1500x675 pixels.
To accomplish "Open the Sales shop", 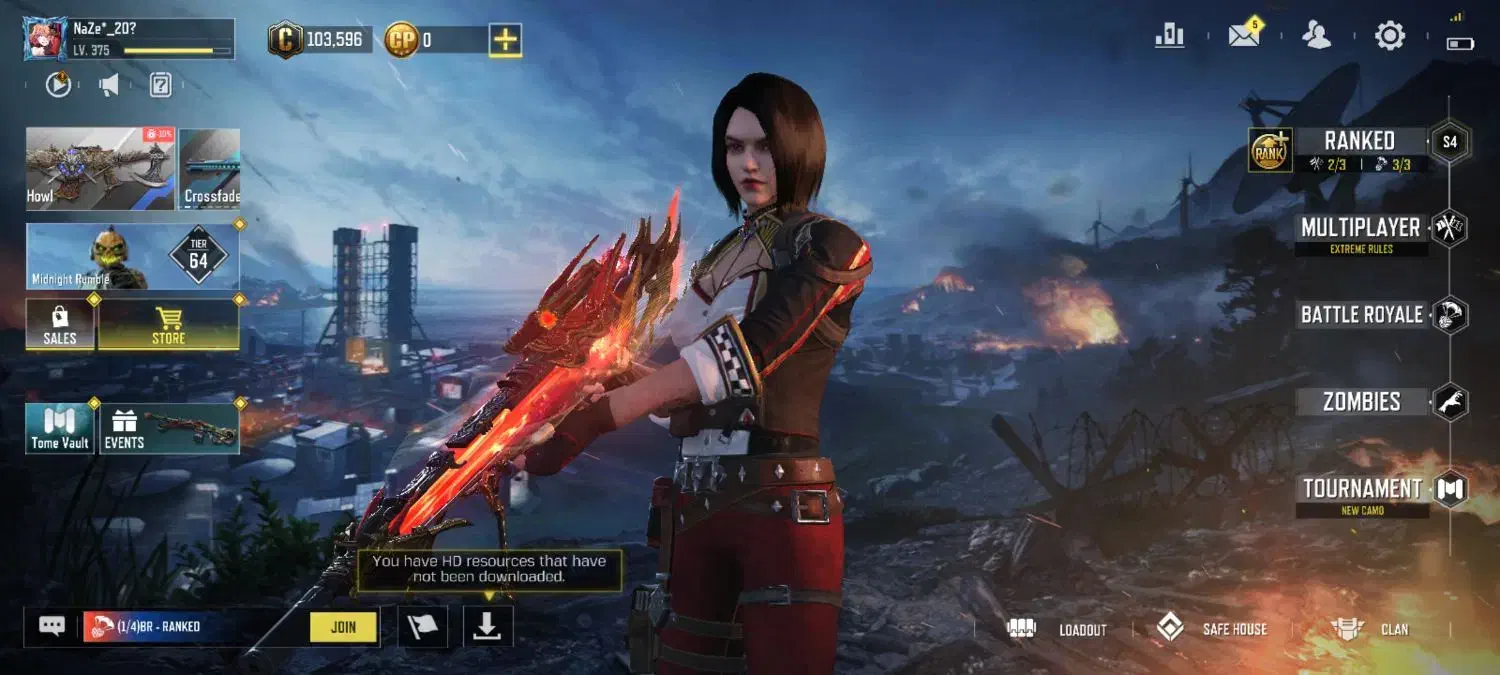I will click(60, 325).
